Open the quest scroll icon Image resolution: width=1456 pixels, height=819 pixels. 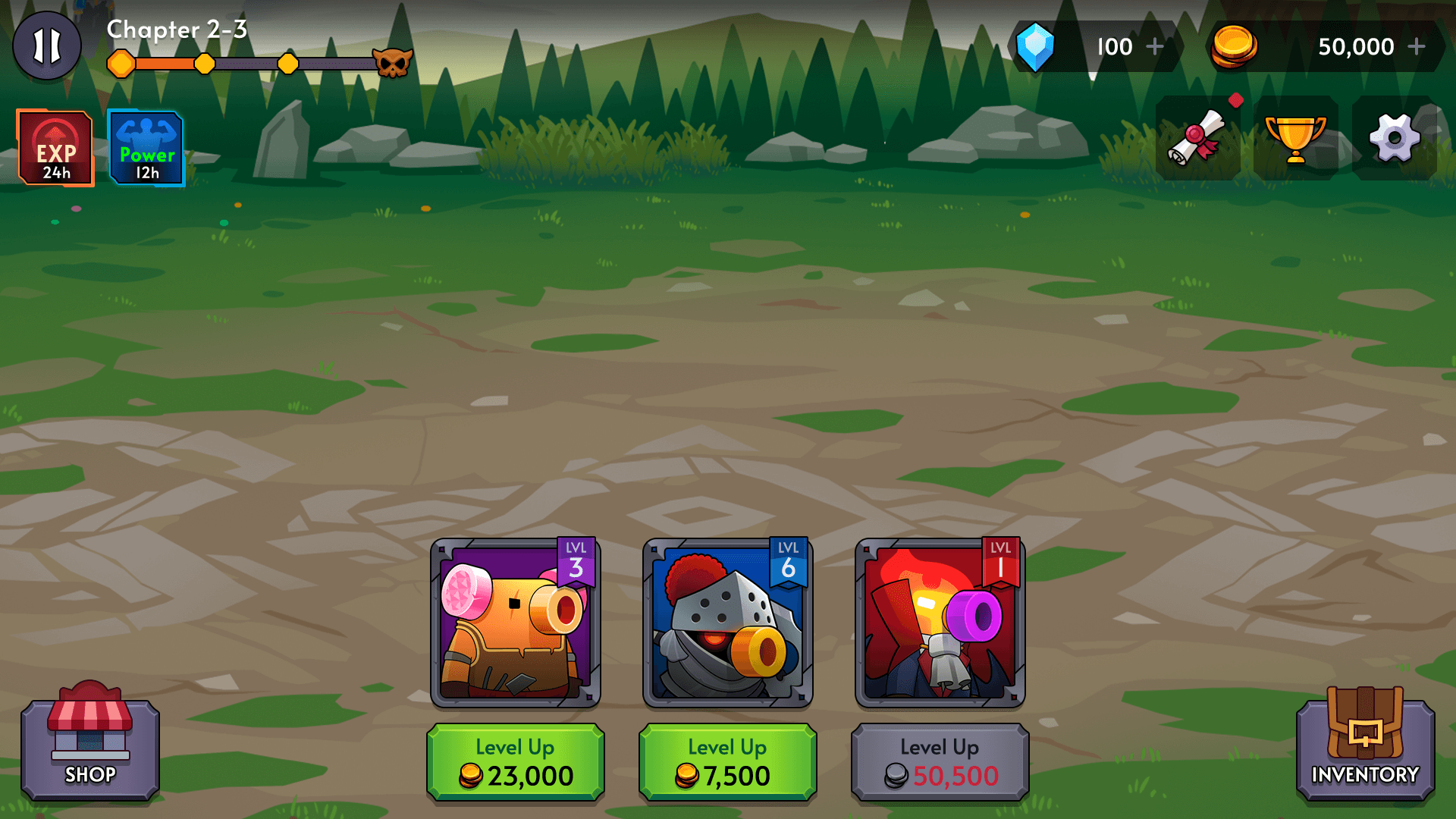[x=1197, y=138]
